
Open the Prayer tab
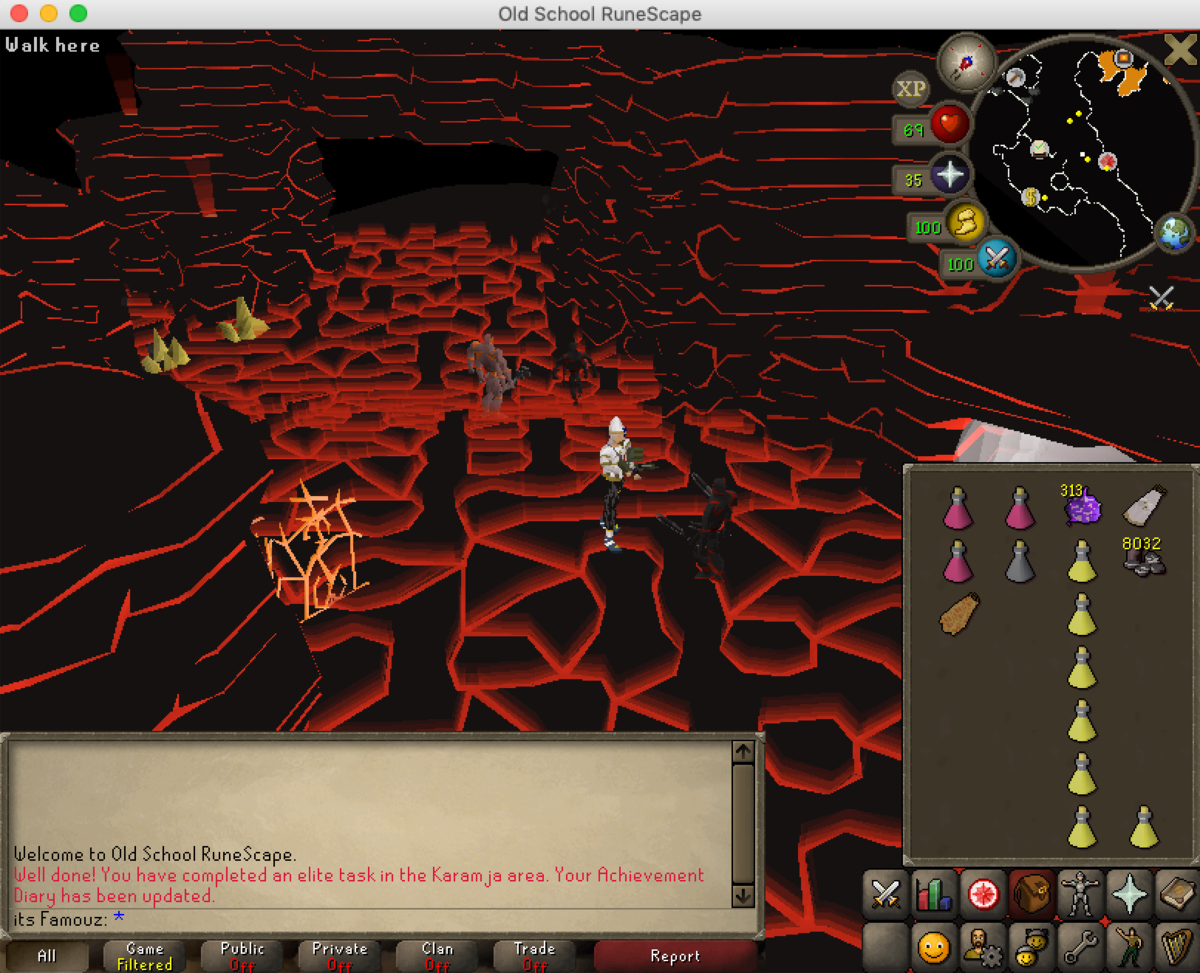(x=1129, y=894)
